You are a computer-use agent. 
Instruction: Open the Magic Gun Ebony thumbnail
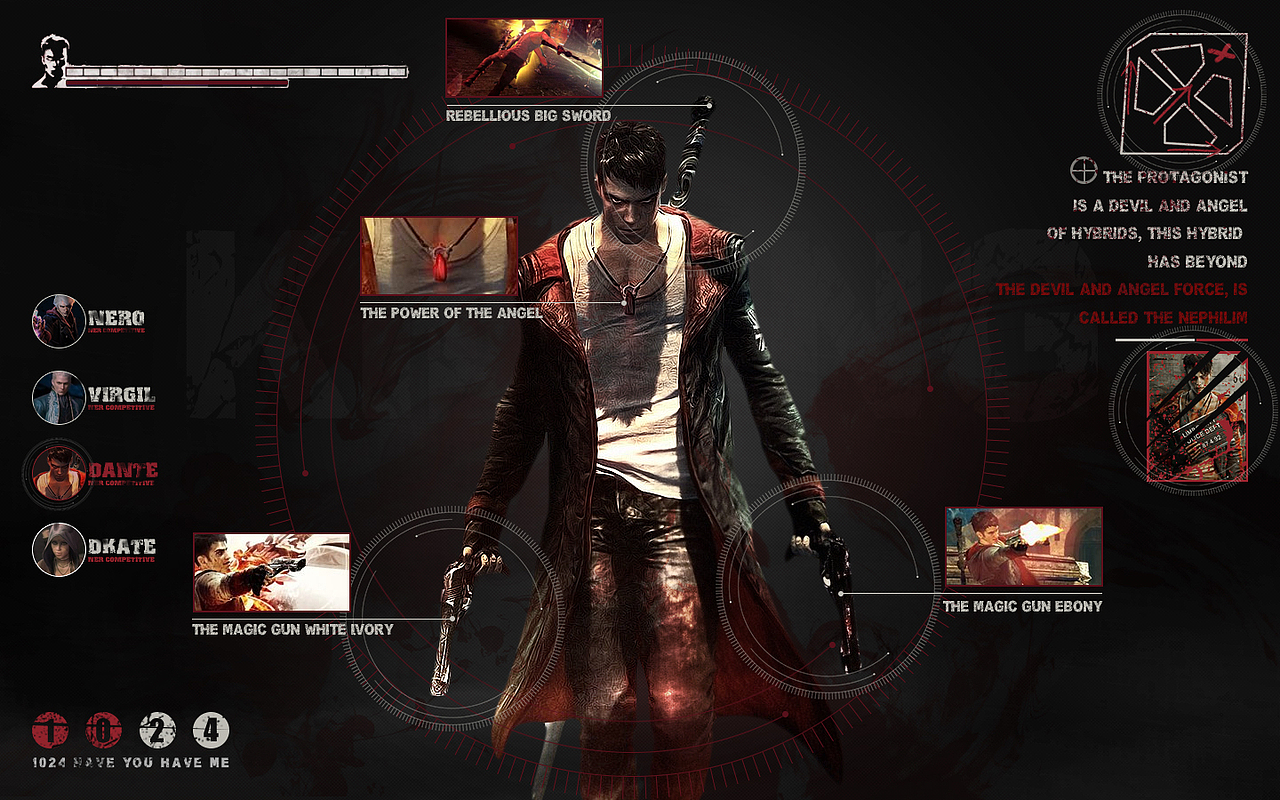pyautogui.click(x=1023, y=548)
